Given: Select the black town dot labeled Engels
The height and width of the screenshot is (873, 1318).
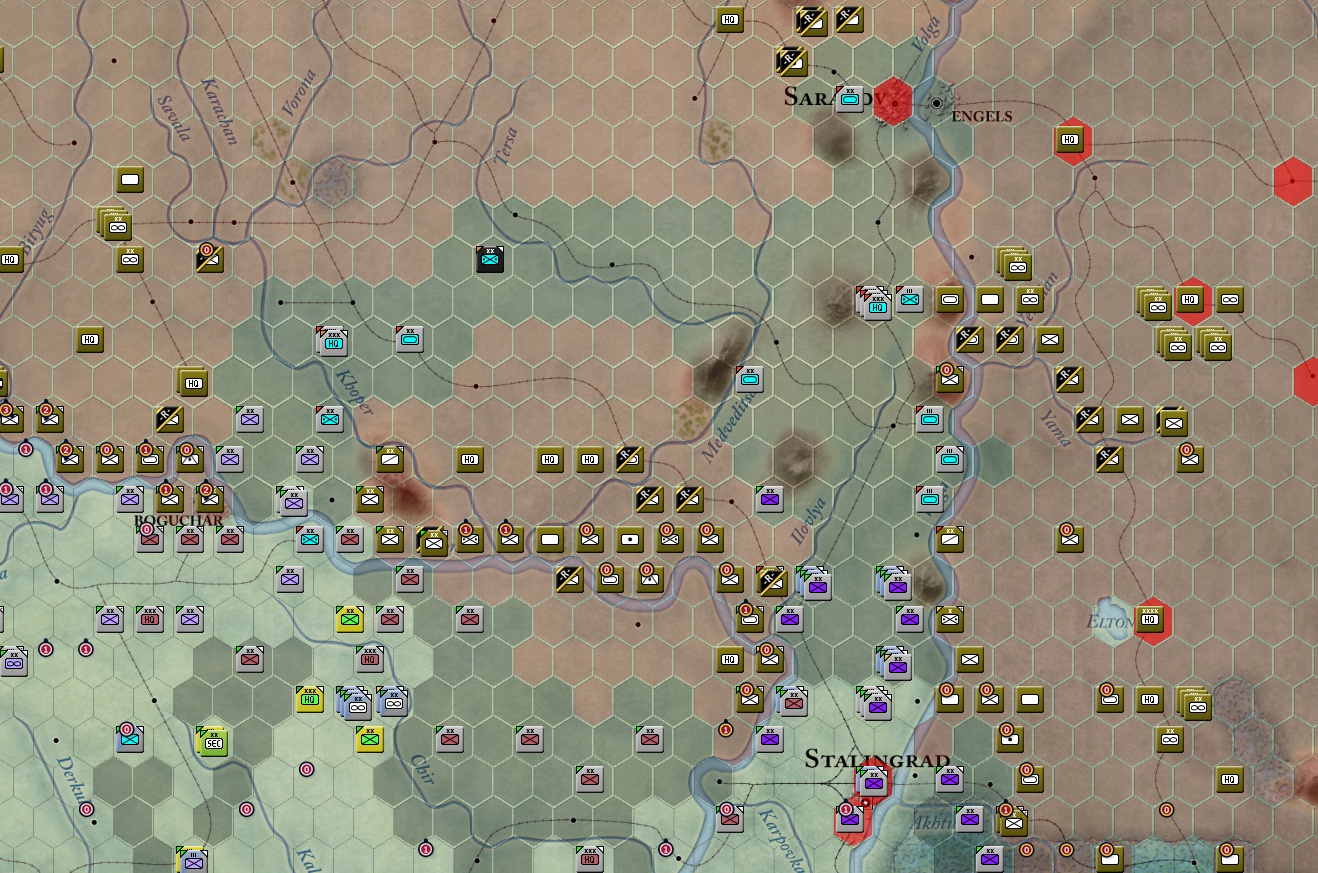Looking at the screenshot, I should tap(937, 101).
